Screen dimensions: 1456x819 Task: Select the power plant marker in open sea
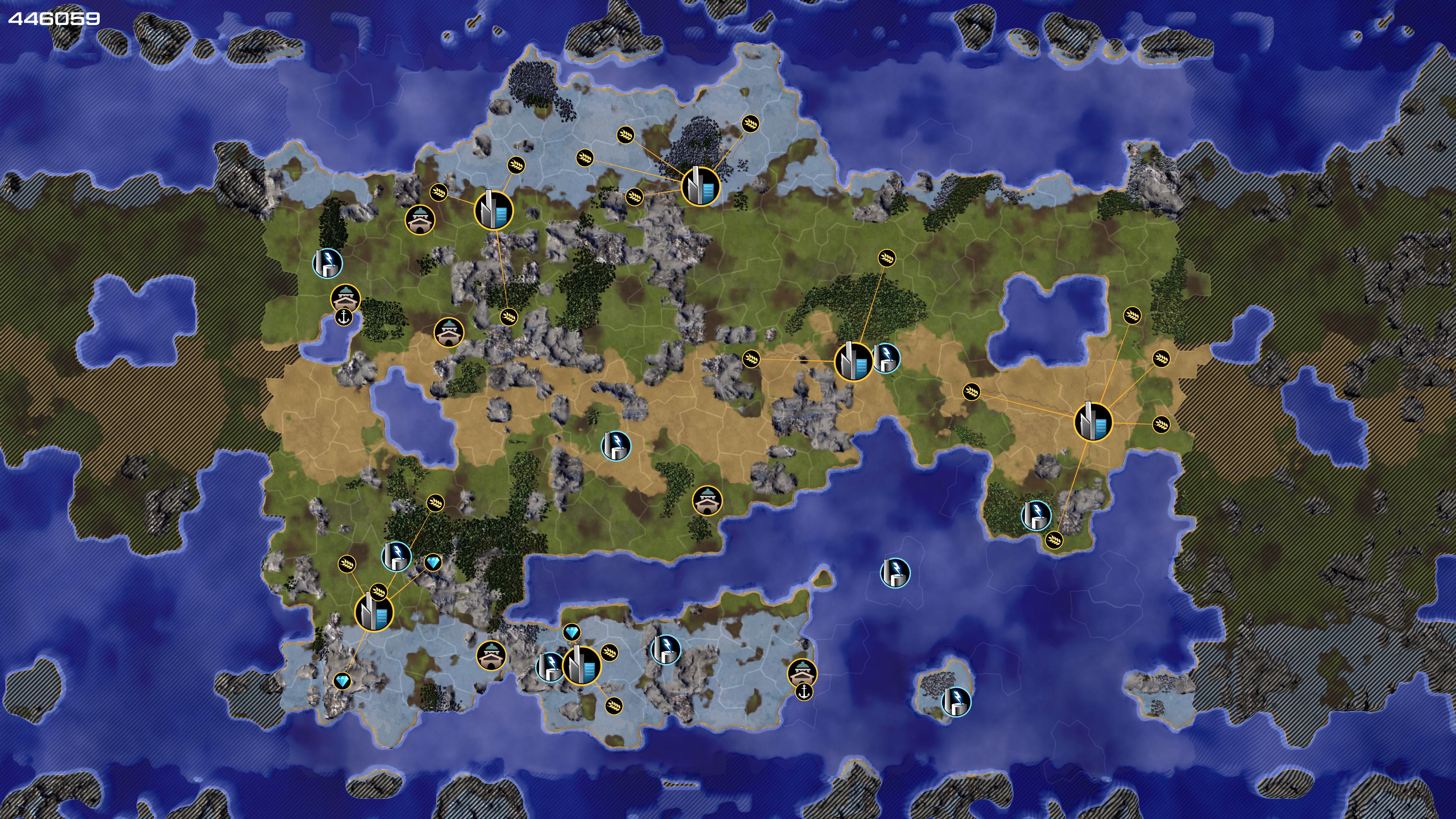pos(895,573)
